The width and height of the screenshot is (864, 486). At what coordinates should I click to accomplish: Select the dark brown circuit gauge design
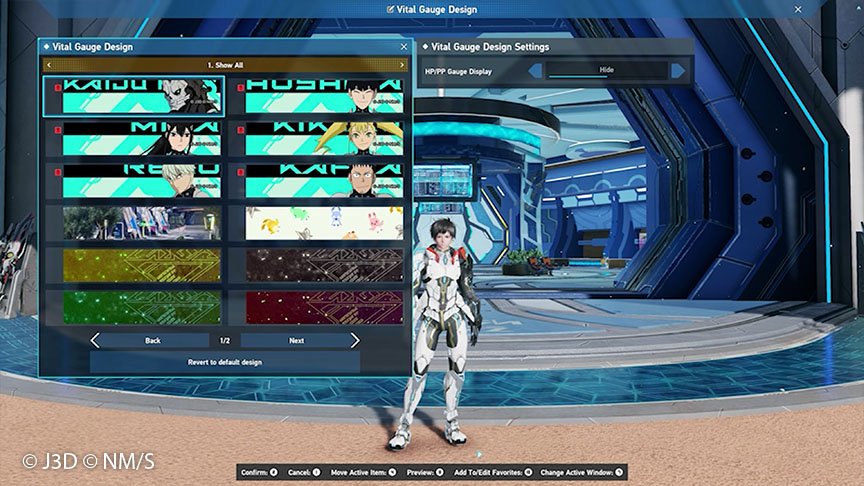coord(324,265)
